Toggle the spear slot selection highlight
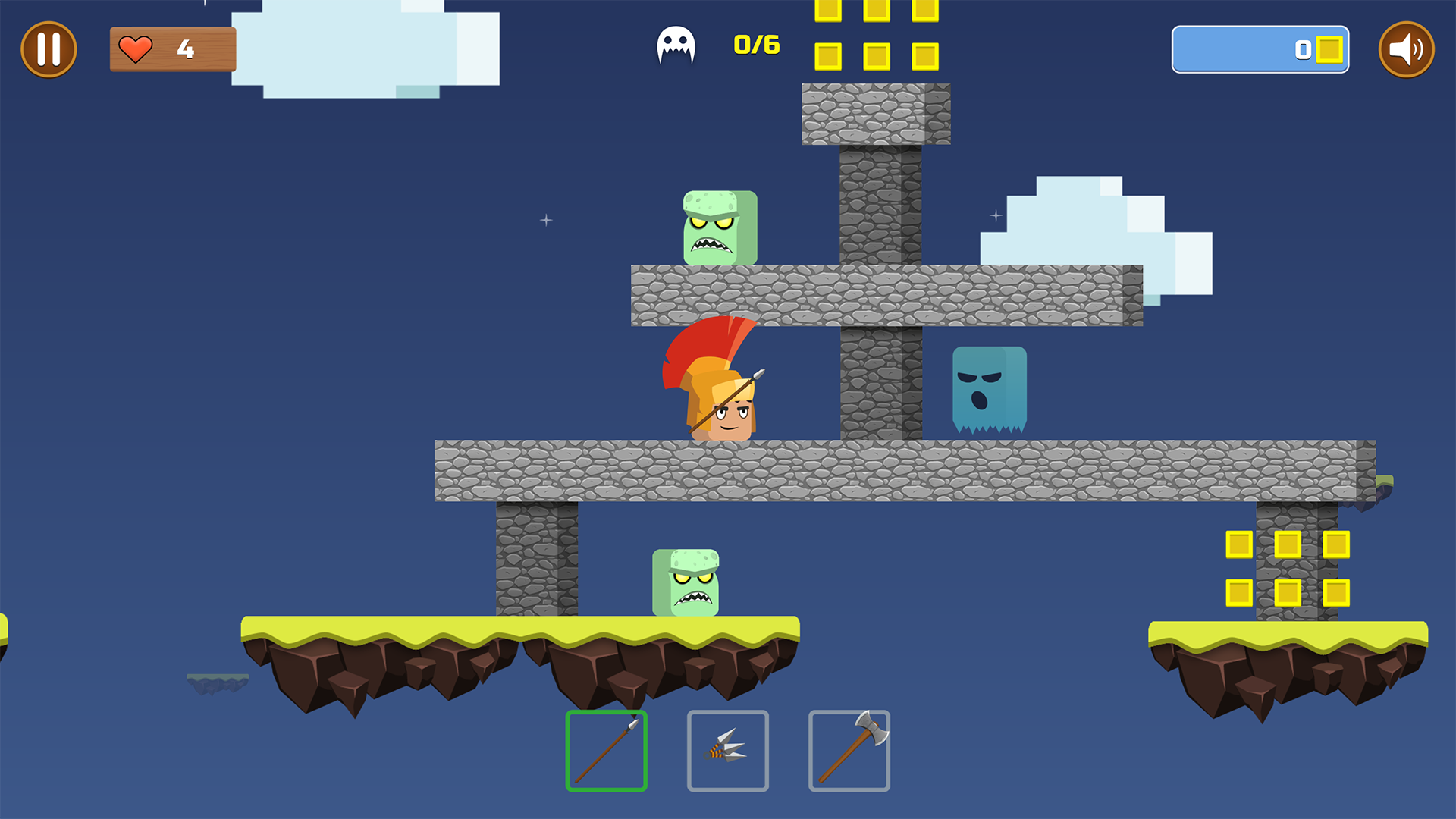1456x819 pixels. point(606,751)
